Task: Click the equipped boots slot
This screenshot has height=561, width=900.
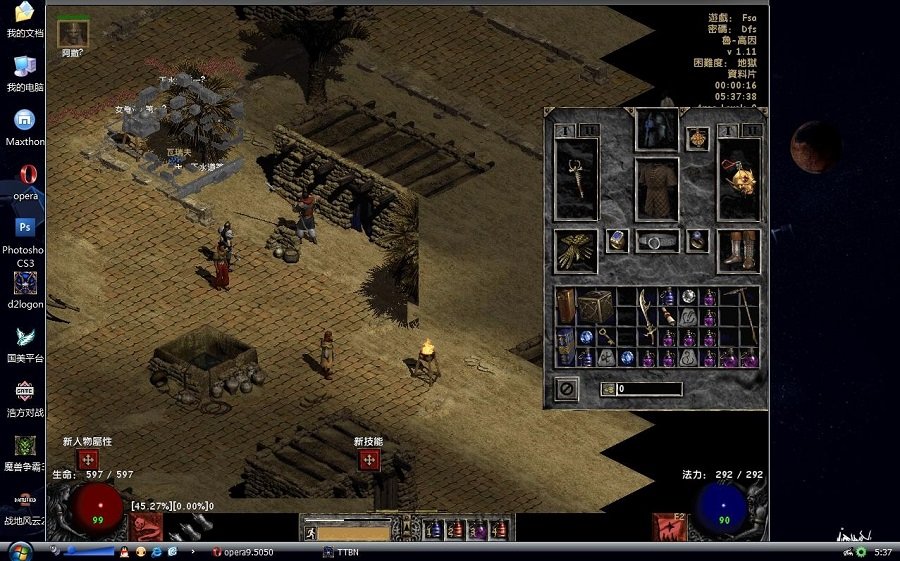Action: pos(739,250)
